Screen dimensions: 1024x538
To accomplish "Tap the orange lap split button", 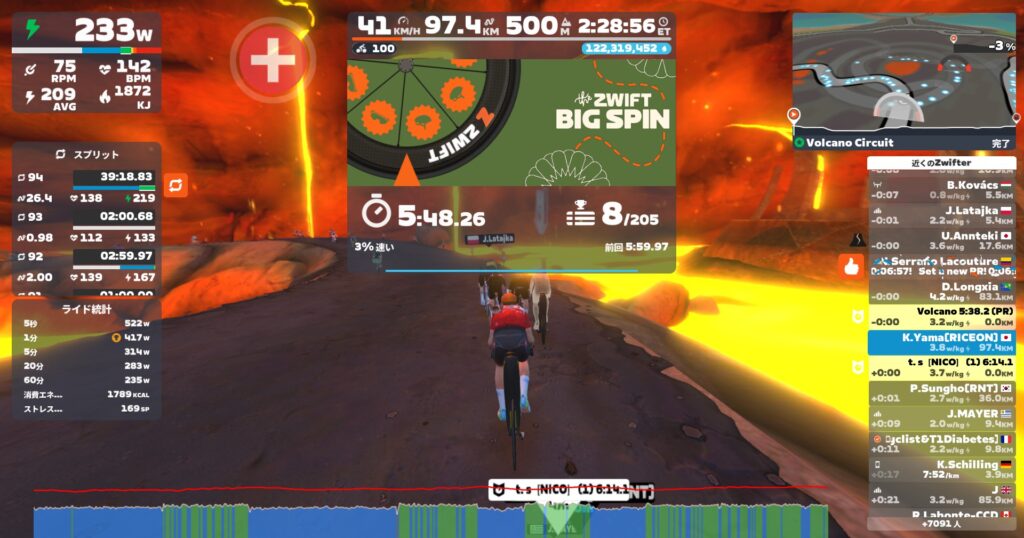I will [176, 185].
